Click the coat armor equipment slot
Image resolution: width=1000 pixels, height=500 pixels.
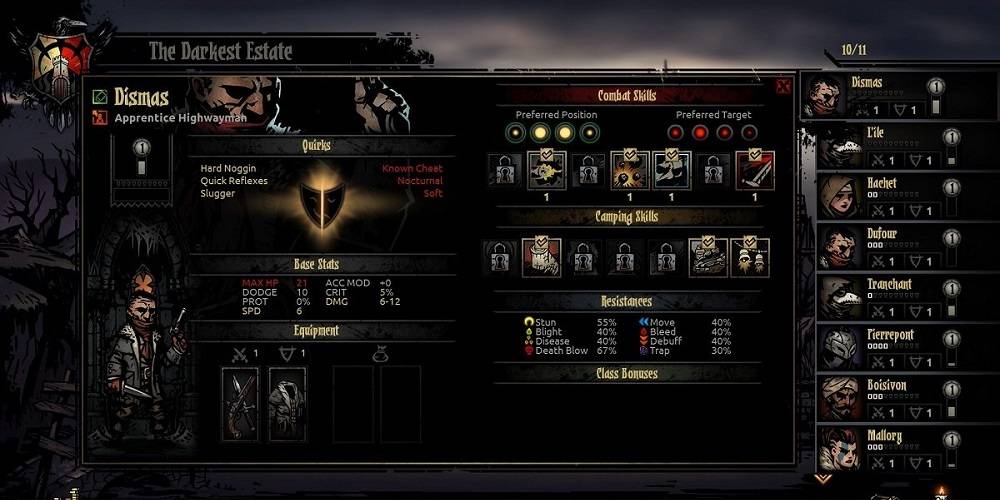(x=287, y=403)
